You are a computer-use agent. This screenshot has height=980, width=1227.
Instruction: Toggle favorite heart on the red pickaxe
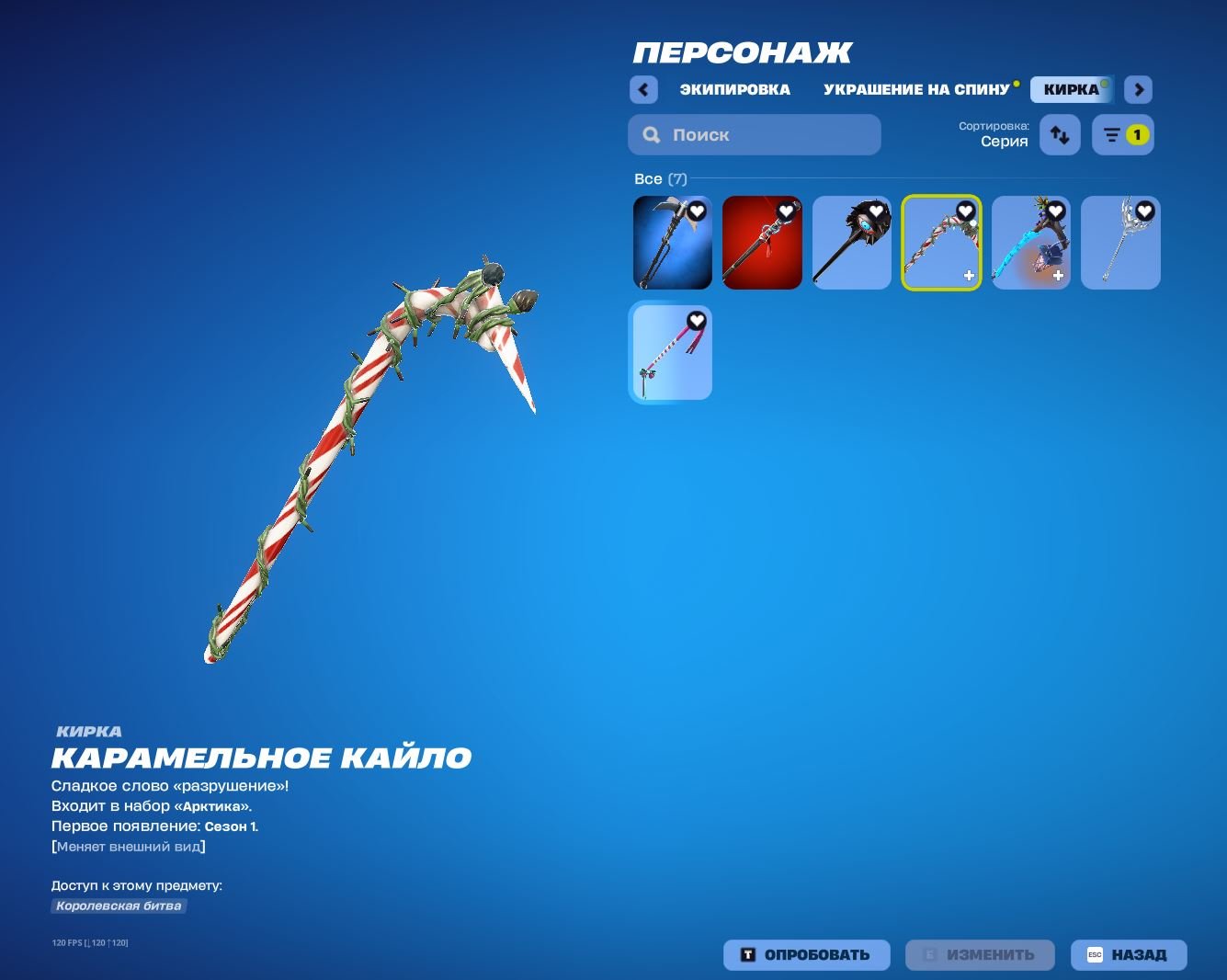coord(785,211)
